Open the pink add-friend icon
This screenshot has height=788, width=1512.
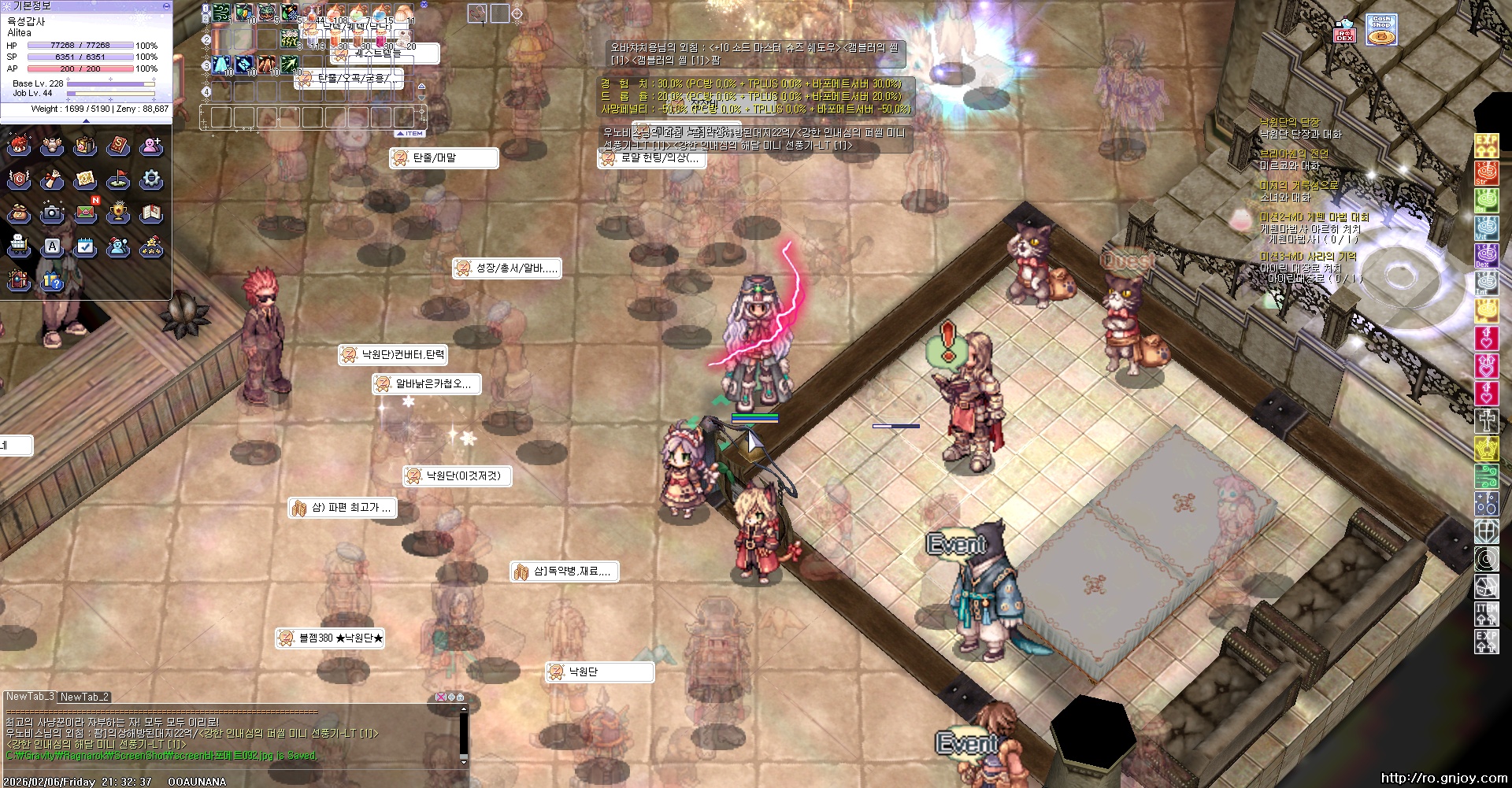coord(151,146)
